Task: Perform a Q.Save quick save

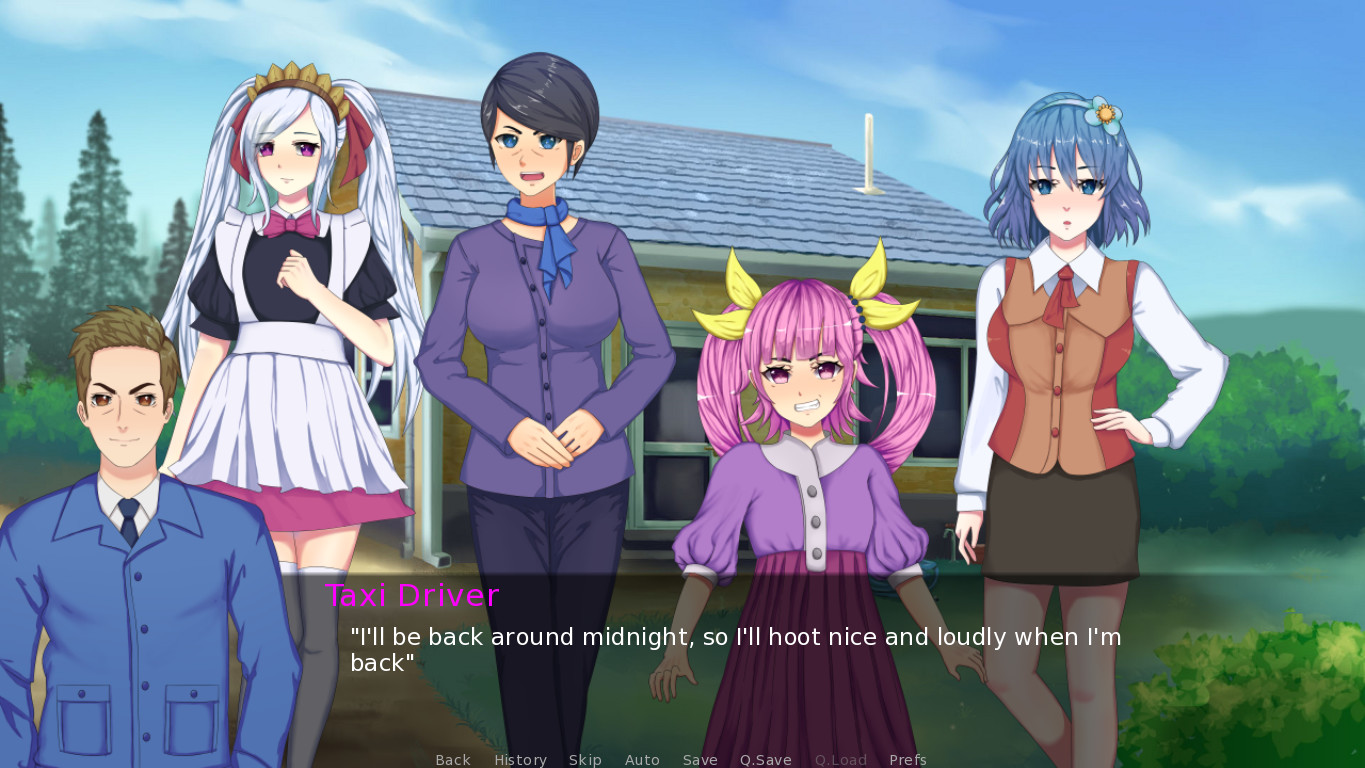Action: pyautogui.click(x=765, y=760)
